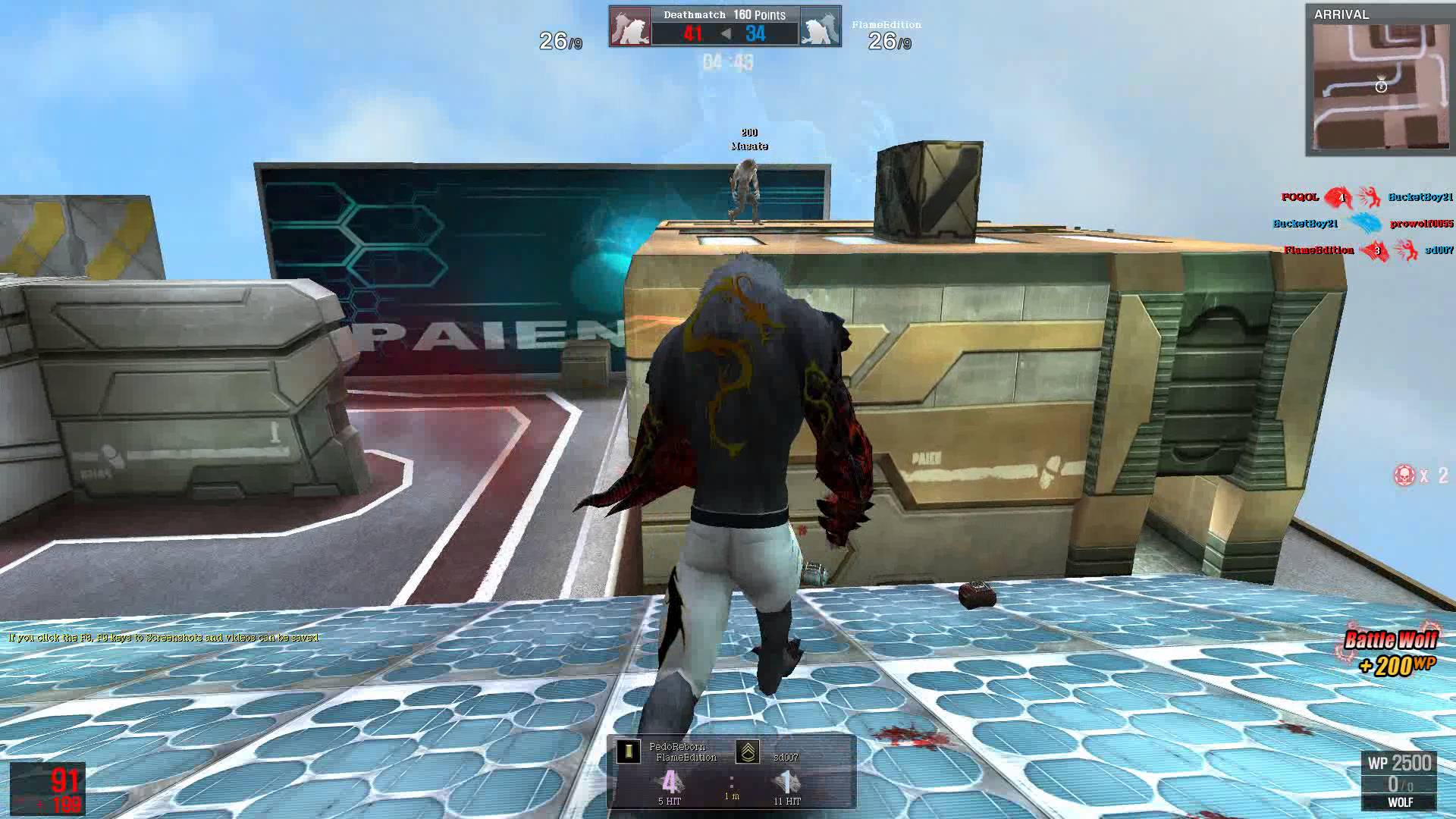
Task: Click the Battle Wolf bonus notification
Action: [x=1390, y=652]
